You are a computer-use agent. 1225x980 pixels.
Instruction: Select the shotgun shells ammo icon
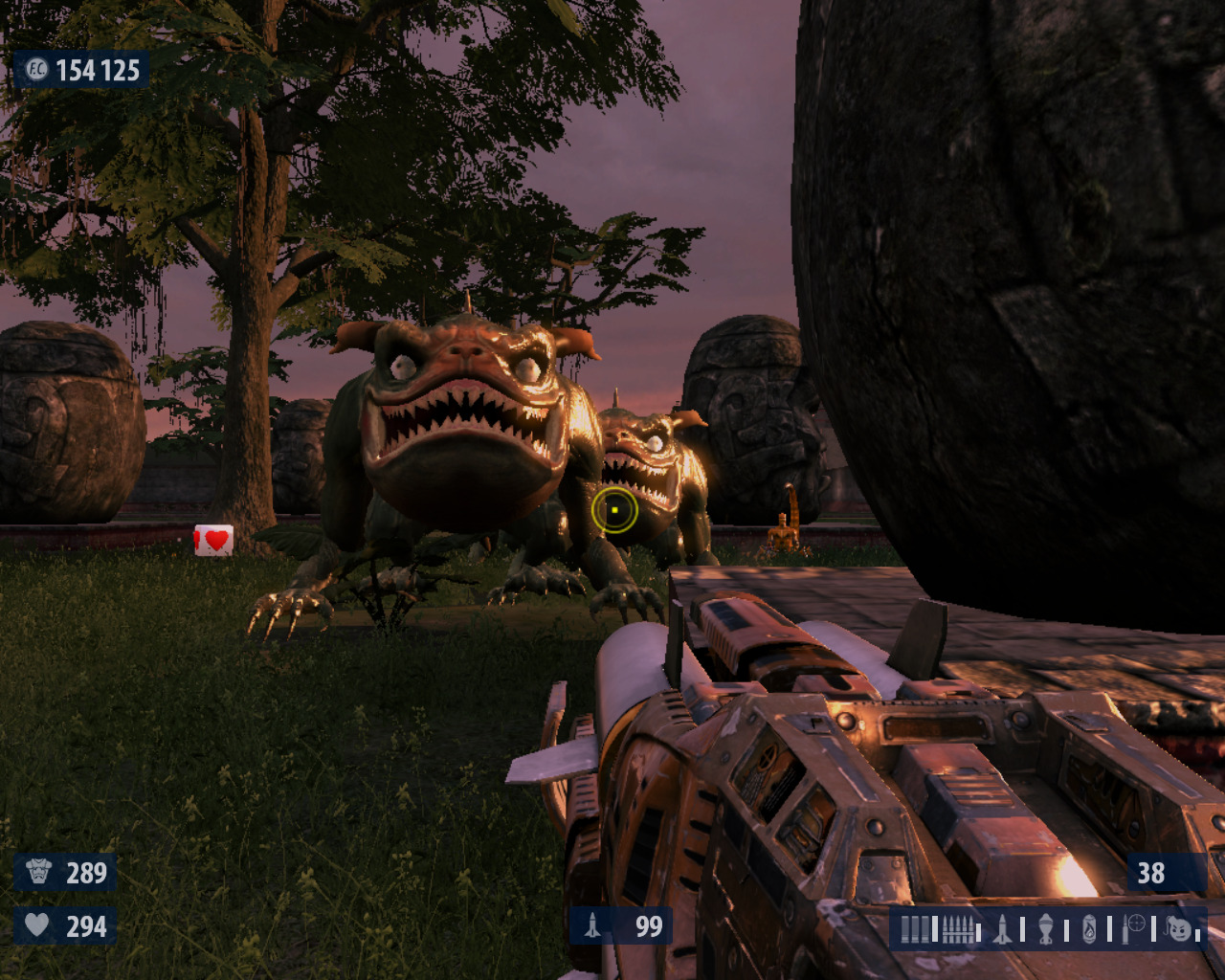click(916, 929)
